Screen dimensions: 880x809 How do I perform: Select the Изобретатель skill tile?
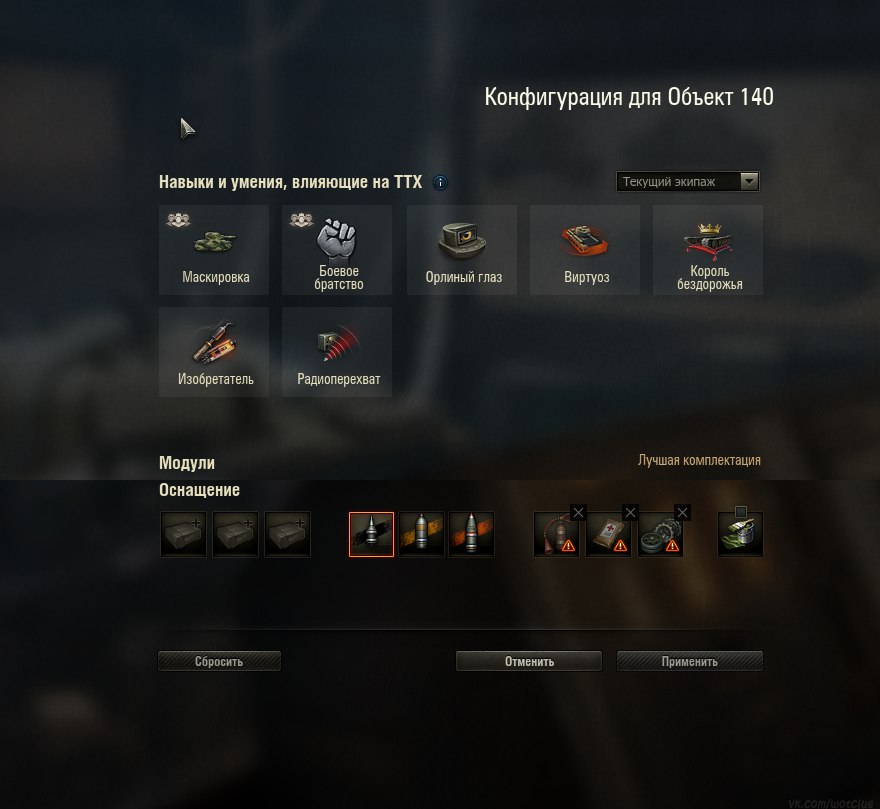tap(214, 352)
